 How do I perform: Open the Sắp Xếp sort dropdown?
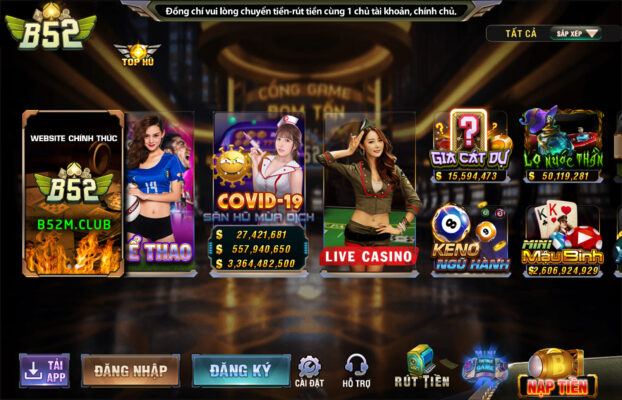pos(577,33)
